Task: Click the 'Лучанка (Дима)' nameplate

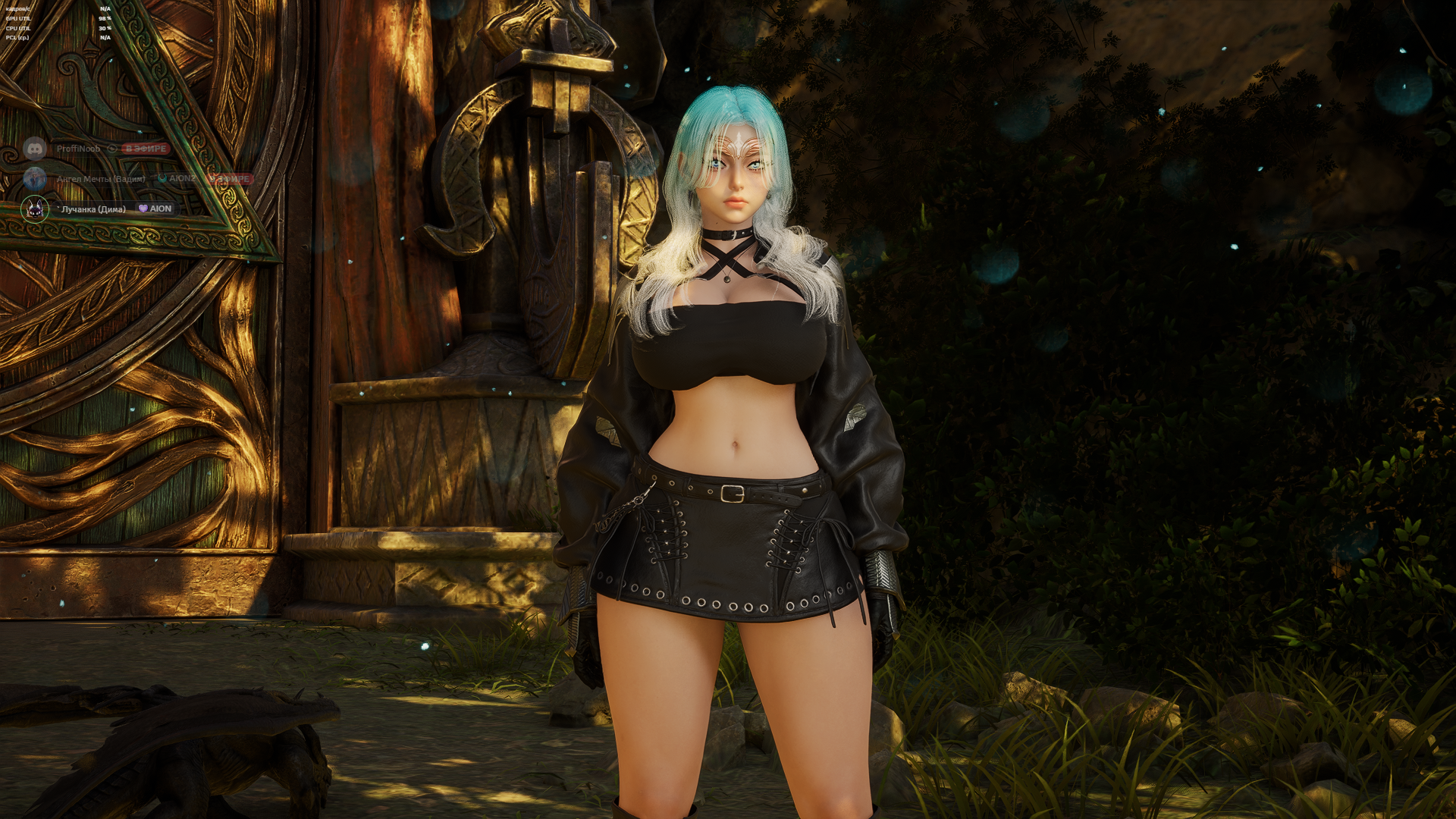Action: tap(93, 209)
